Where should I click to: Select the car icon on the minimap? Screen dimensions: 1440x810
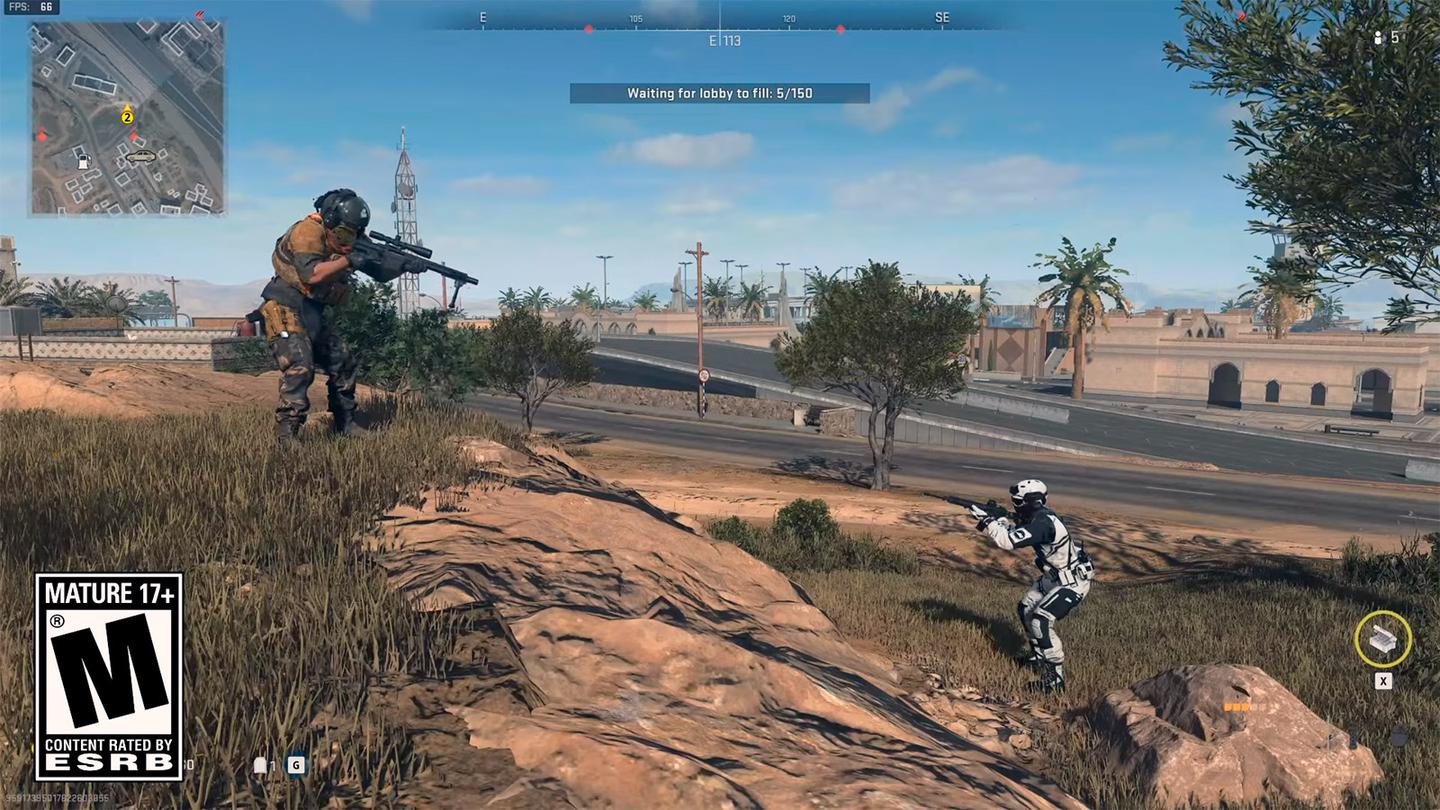coord(141,156)
